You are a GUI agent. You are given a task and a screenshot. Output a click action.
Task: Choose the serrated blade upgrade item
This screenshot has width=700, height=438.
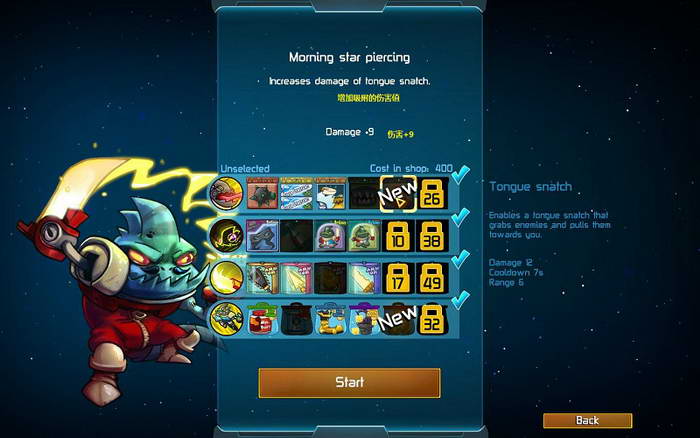tap(262, 277)
